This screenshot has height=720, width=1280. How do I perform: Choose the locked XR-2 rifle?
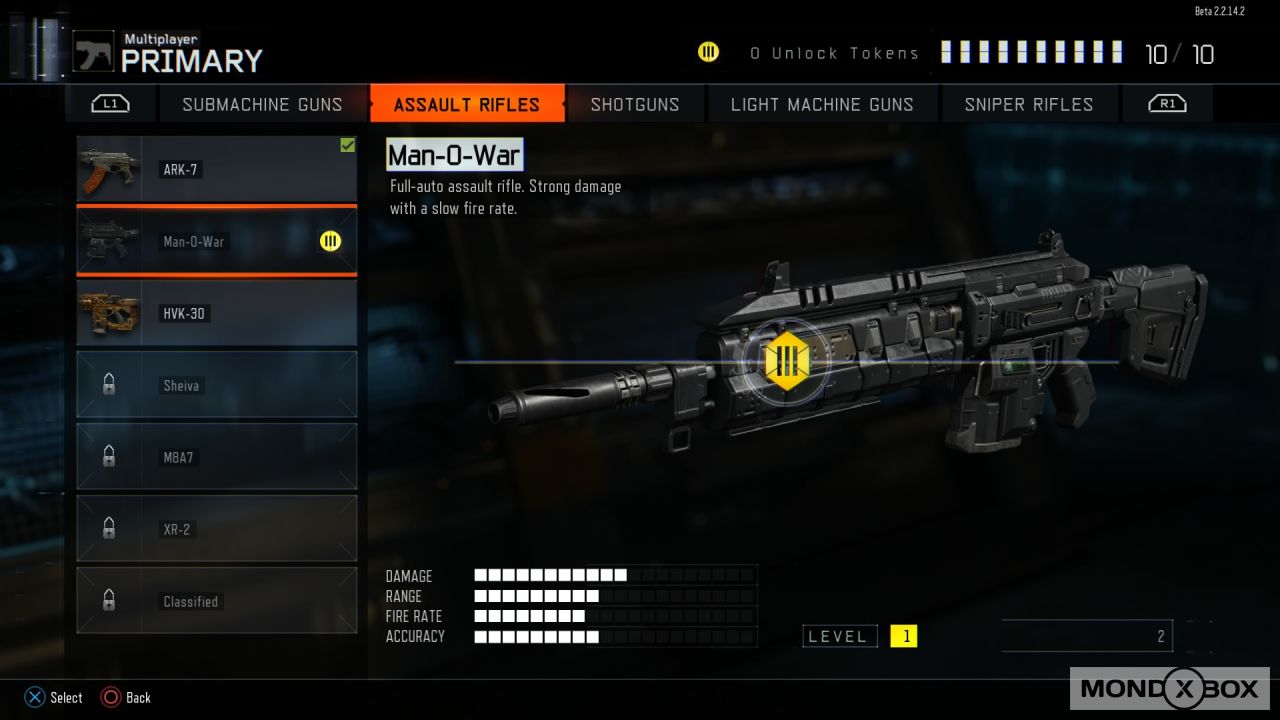pos(217,529)
